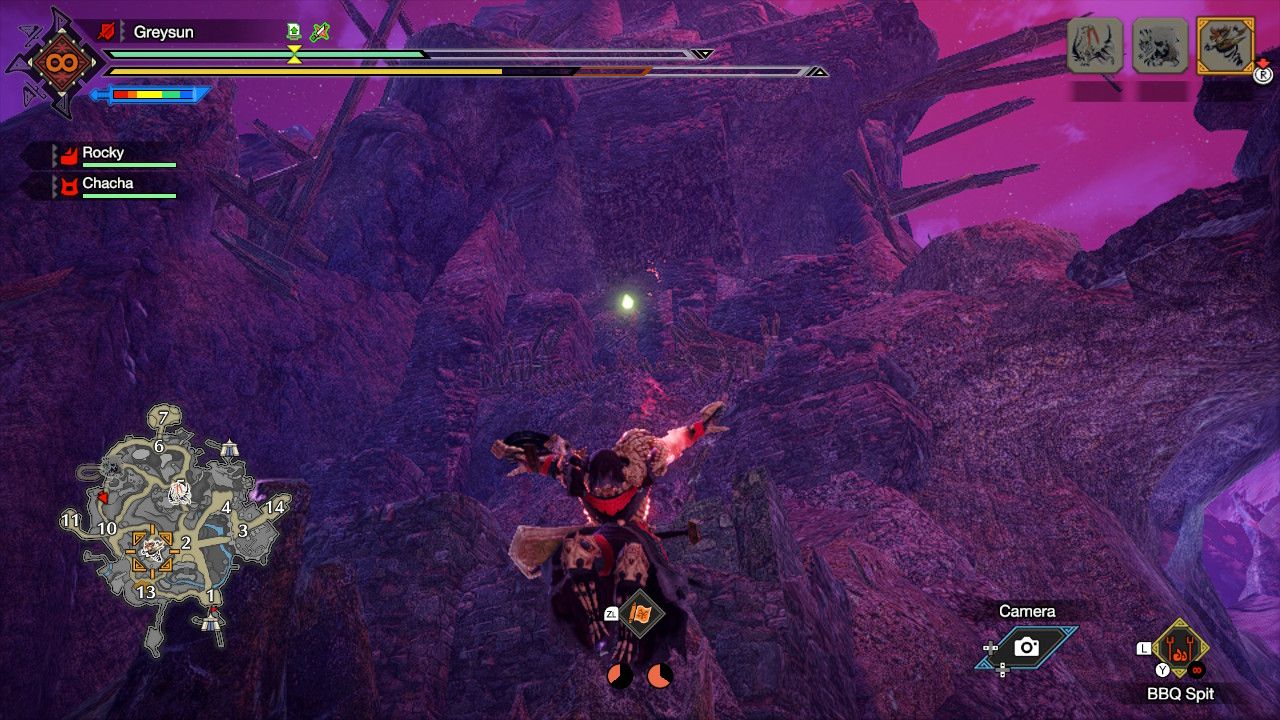Click the Camera label above the item slot
The height and width of the screenshot is (720, 1280).
tap(1027, 610)
